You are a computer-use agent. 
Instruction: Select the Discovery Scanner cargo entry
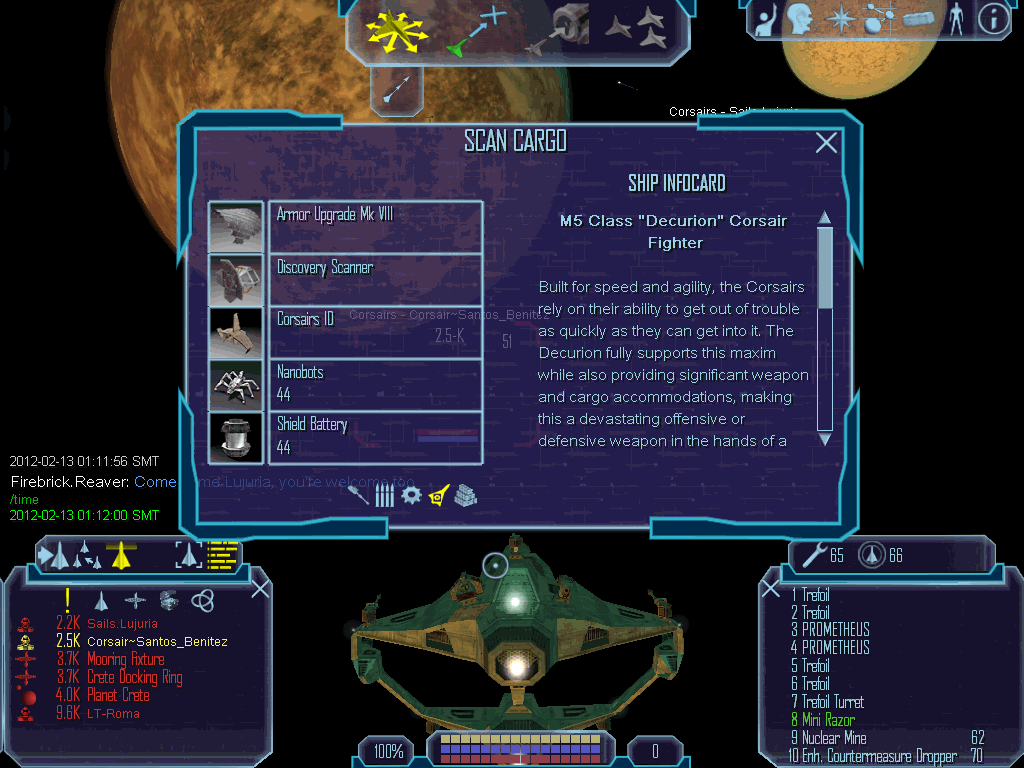(375, 279)
